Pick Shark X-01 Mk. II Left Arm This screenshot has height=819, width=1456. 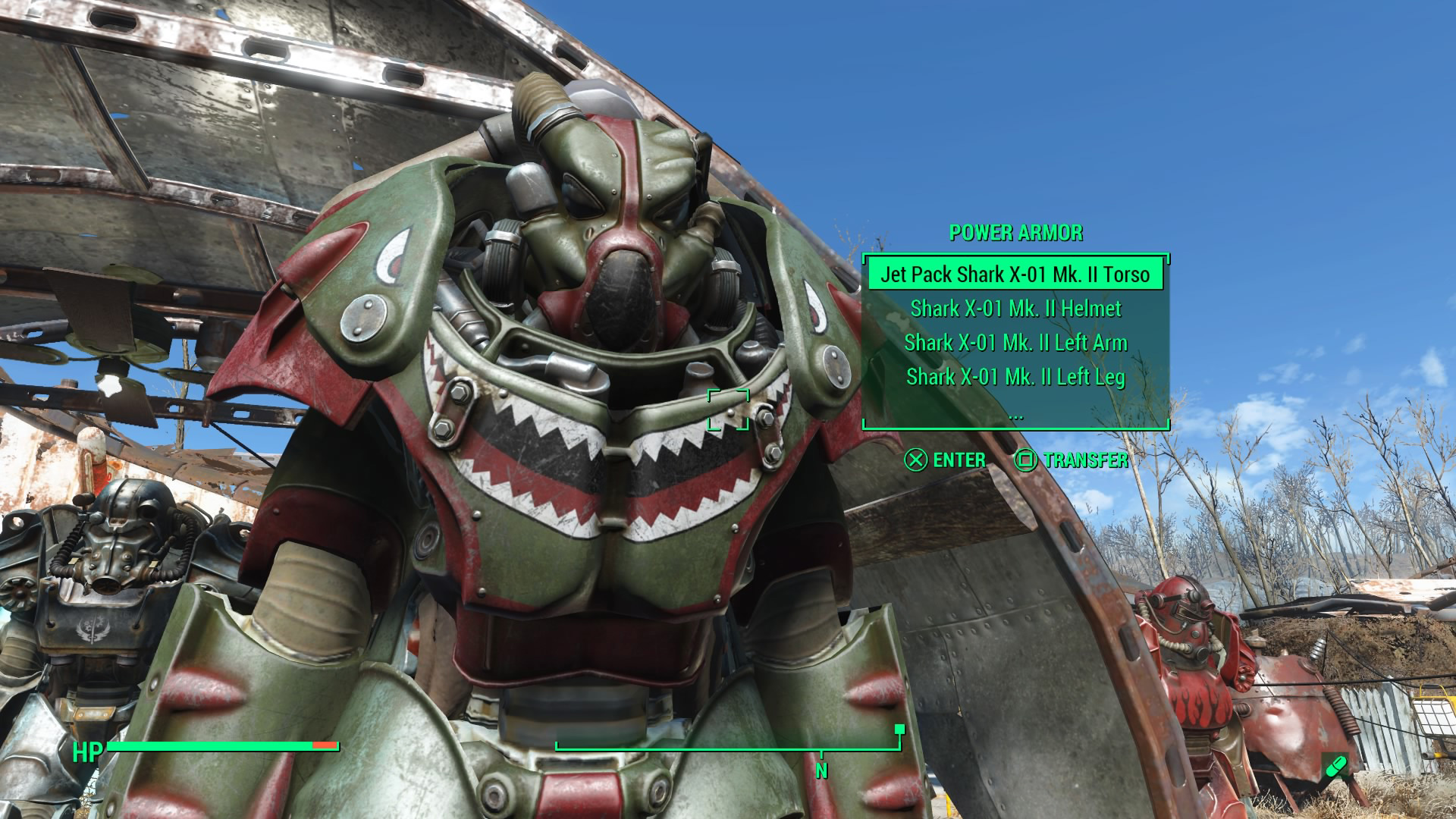point(1015,343)
